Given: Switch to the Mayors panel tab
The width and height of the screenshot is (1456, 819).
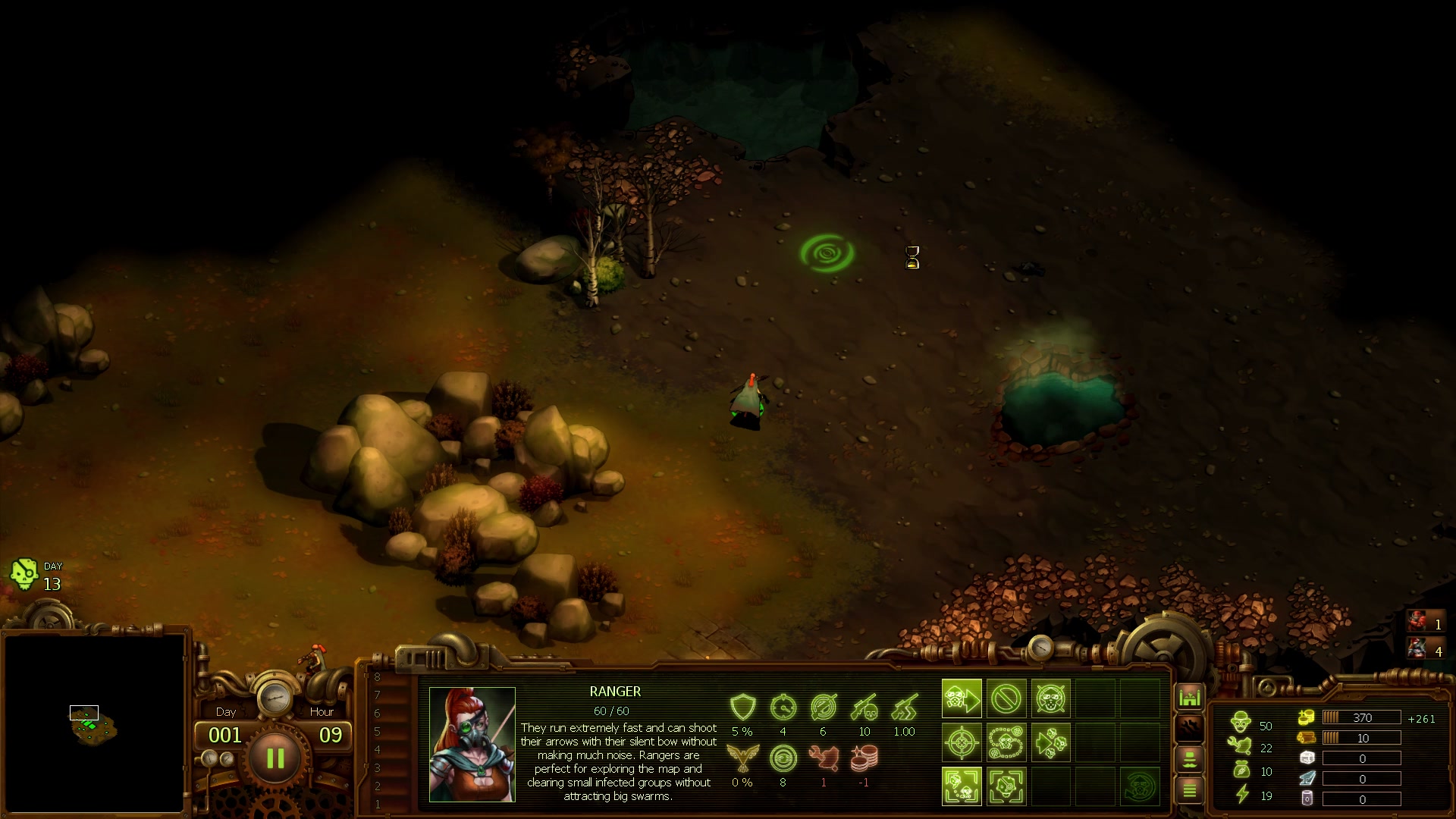Looking at the screenshot, I should tap(1190, 759).
